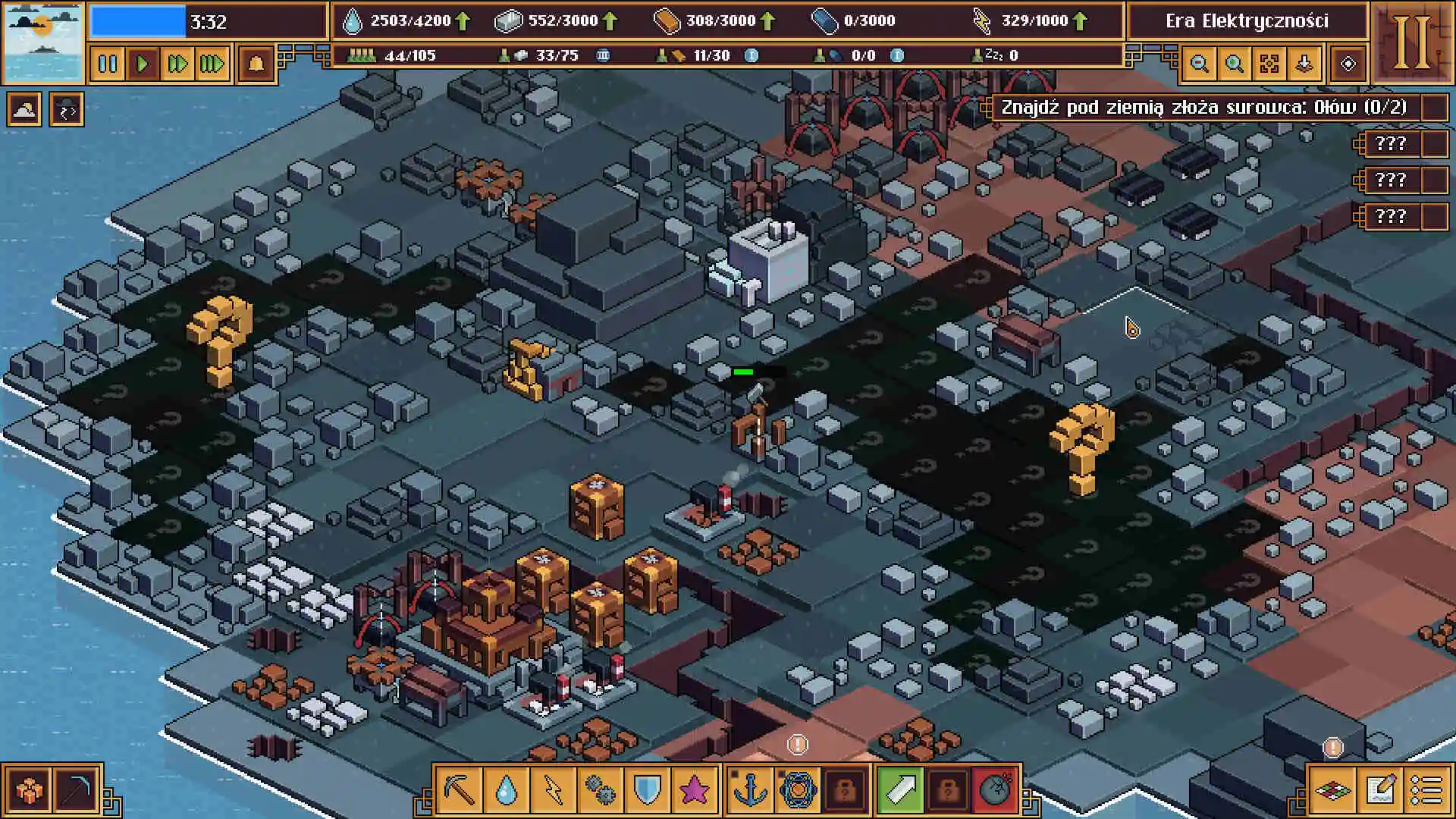Screen dimensions: 1456x819
Task: Choose the lightning bolt power category
Action: point(554,790)
